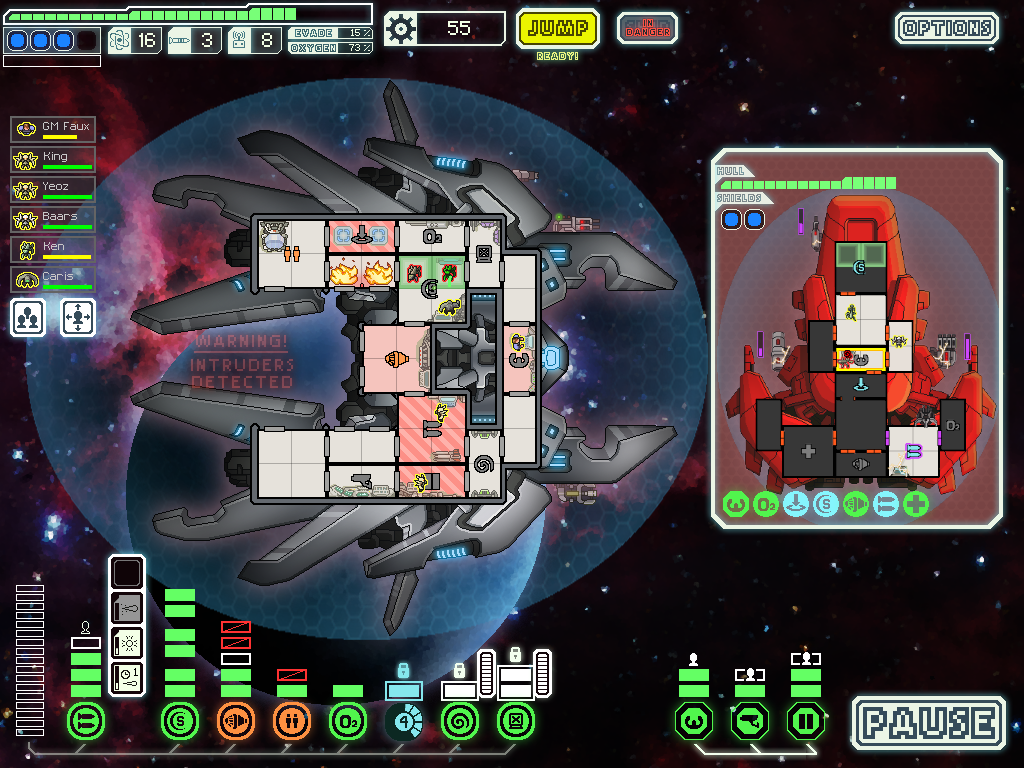This screenshot has height=768, width=1024.
Task: Select crew member Baars
Action: pos(54,219)
